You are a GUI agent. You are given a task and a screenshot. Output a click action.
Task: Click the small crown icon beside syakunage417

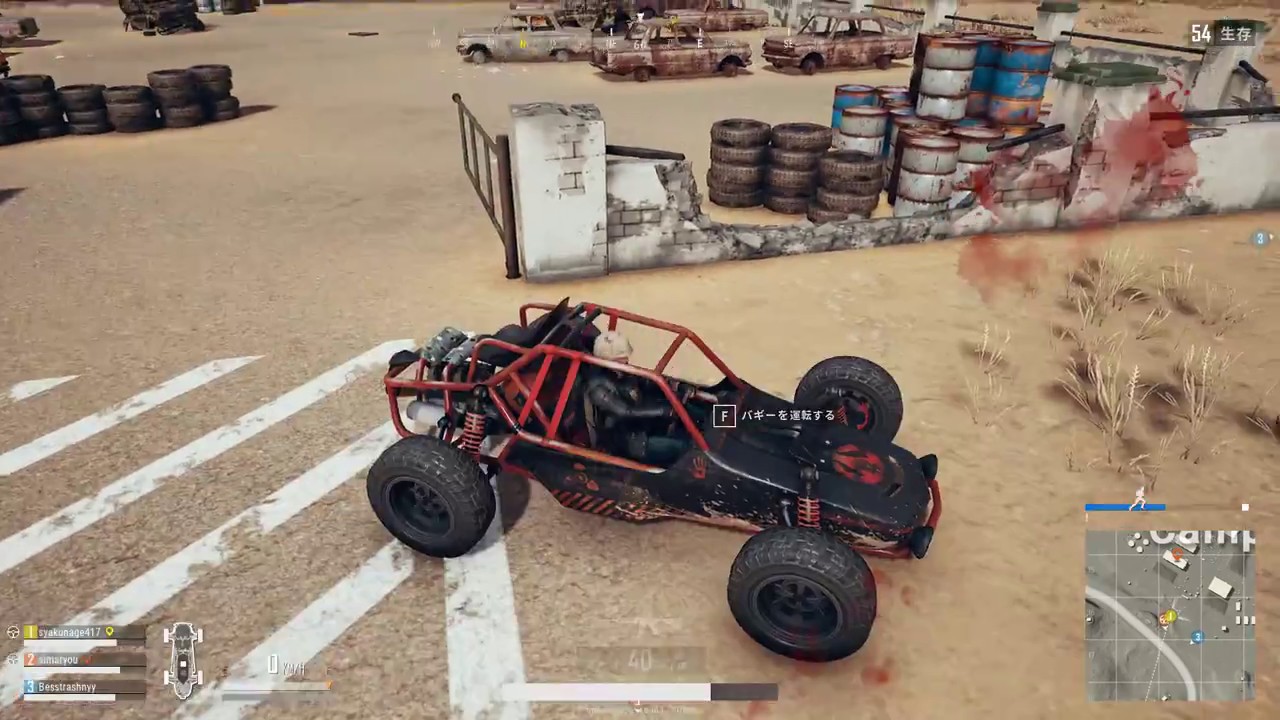point(109,632)
